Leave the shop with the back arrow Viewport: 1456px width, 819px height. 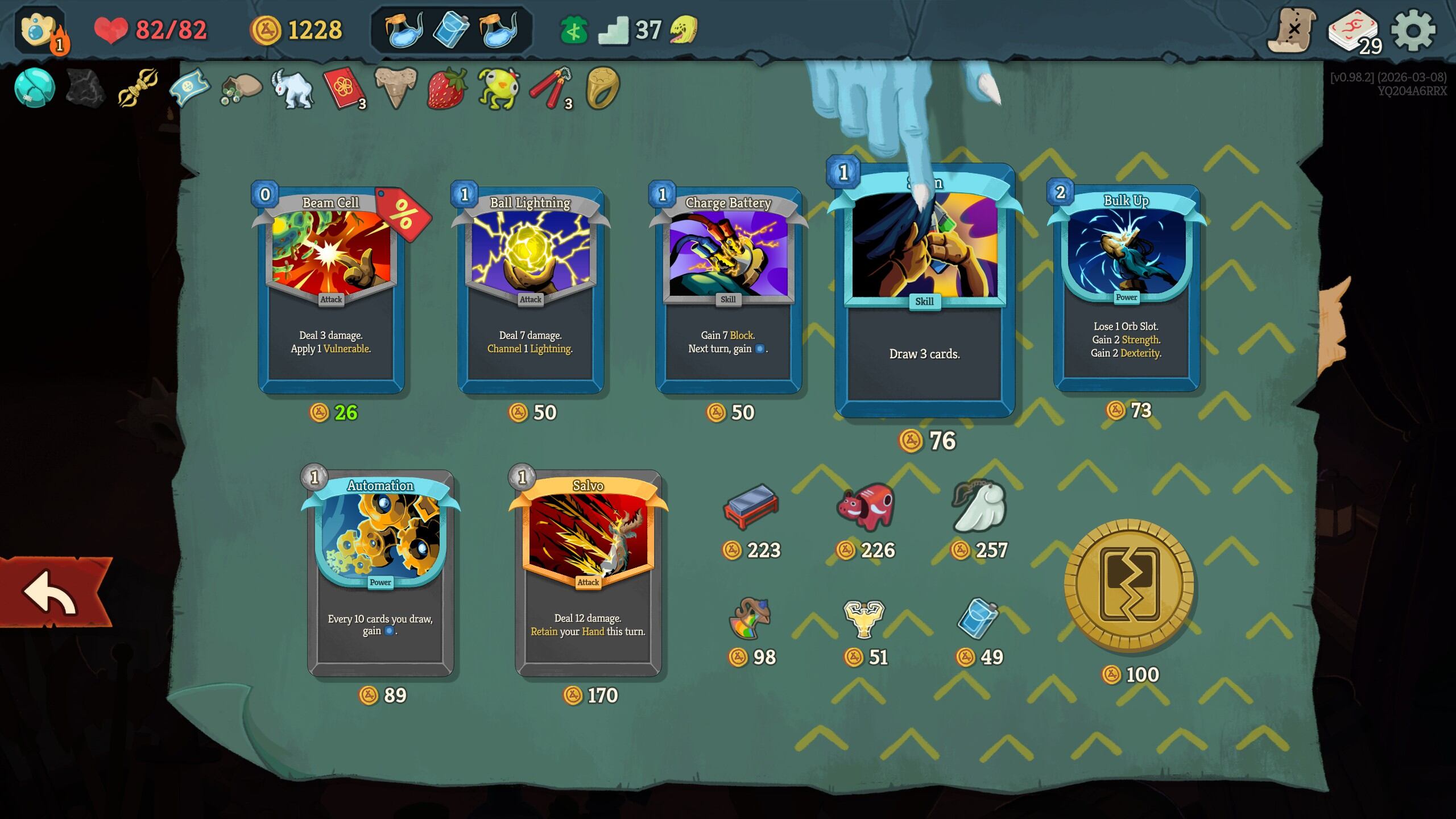pyautogui.click(x=54, y=593)
